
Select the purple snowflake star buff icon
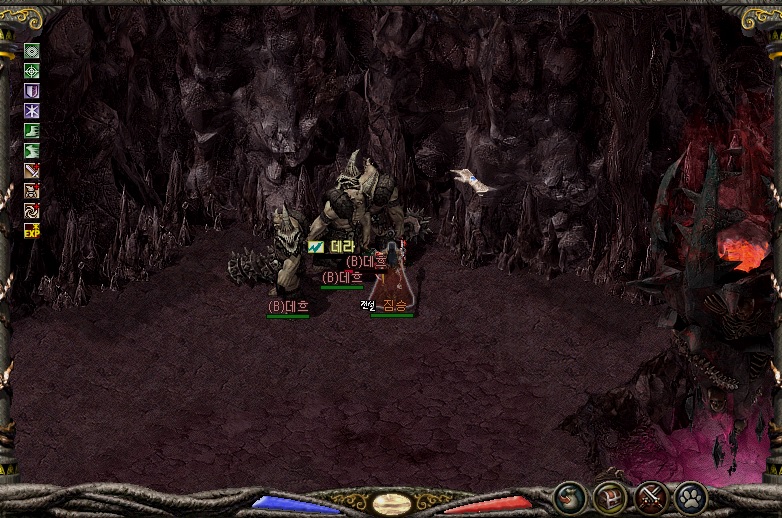[x=32, y=111]
